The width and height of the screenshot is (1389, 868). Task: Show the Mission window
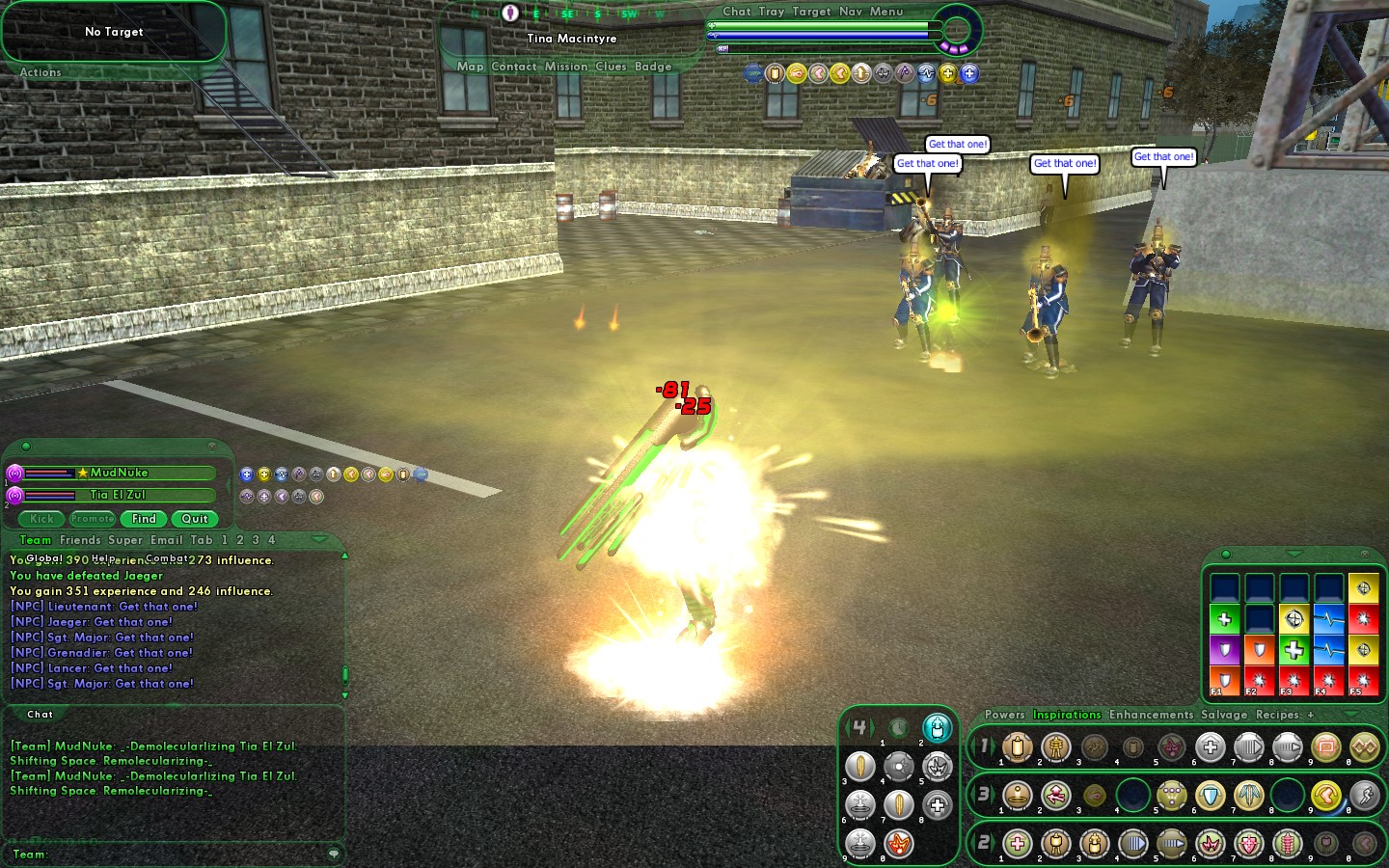click(565, 67)
